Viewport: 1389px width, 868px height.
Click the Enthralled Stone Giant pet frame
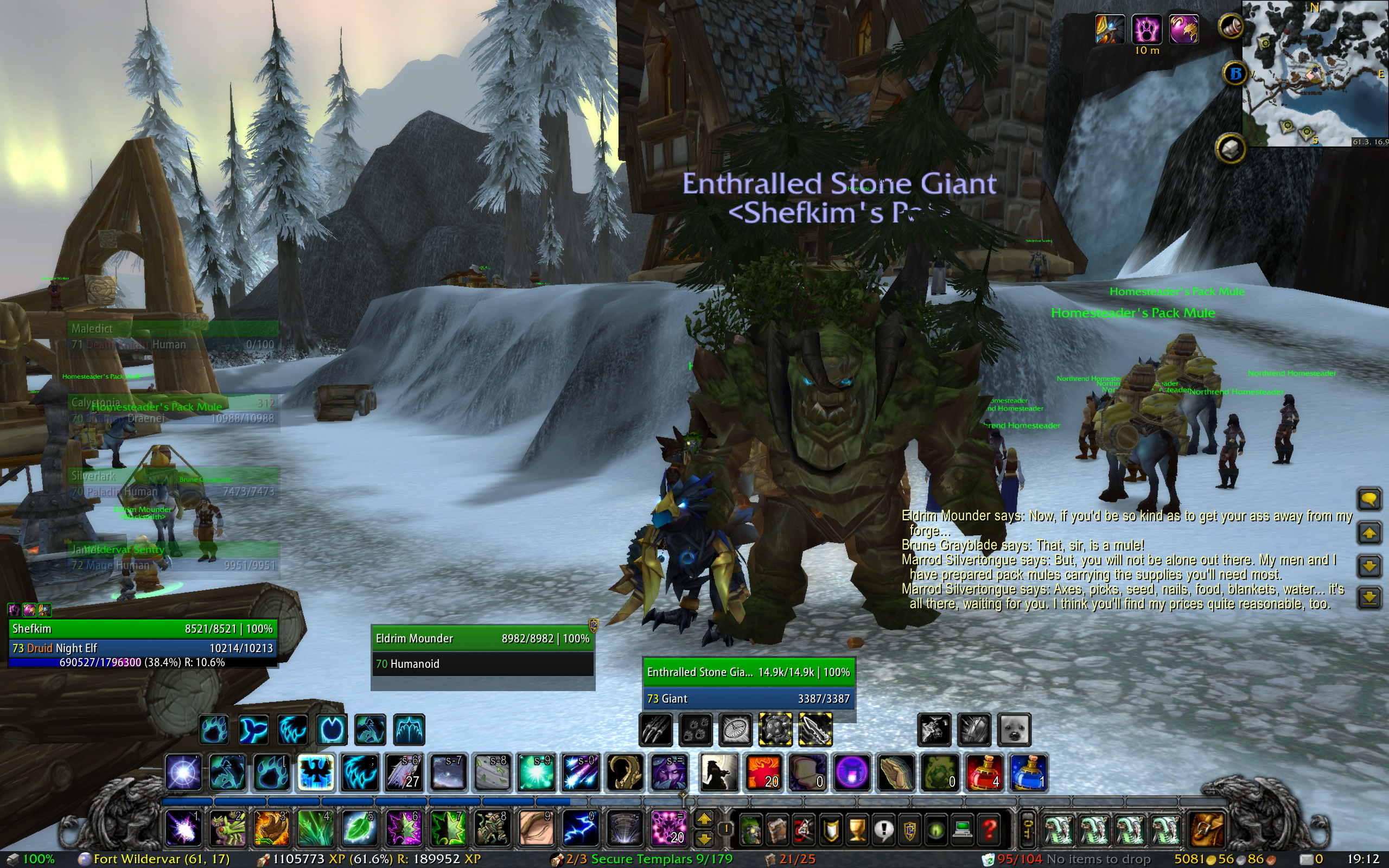(x=748, y=672)
